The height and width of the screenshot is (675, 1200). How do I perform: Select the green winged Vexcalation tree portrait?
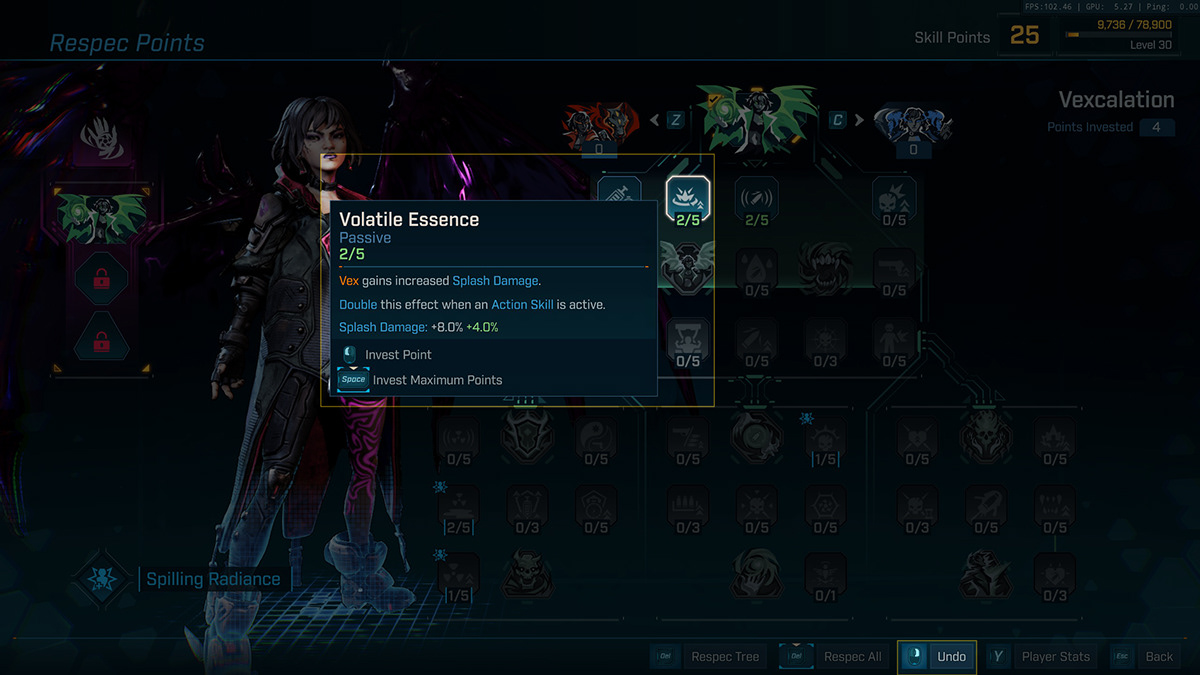click(x=755, y=120)
